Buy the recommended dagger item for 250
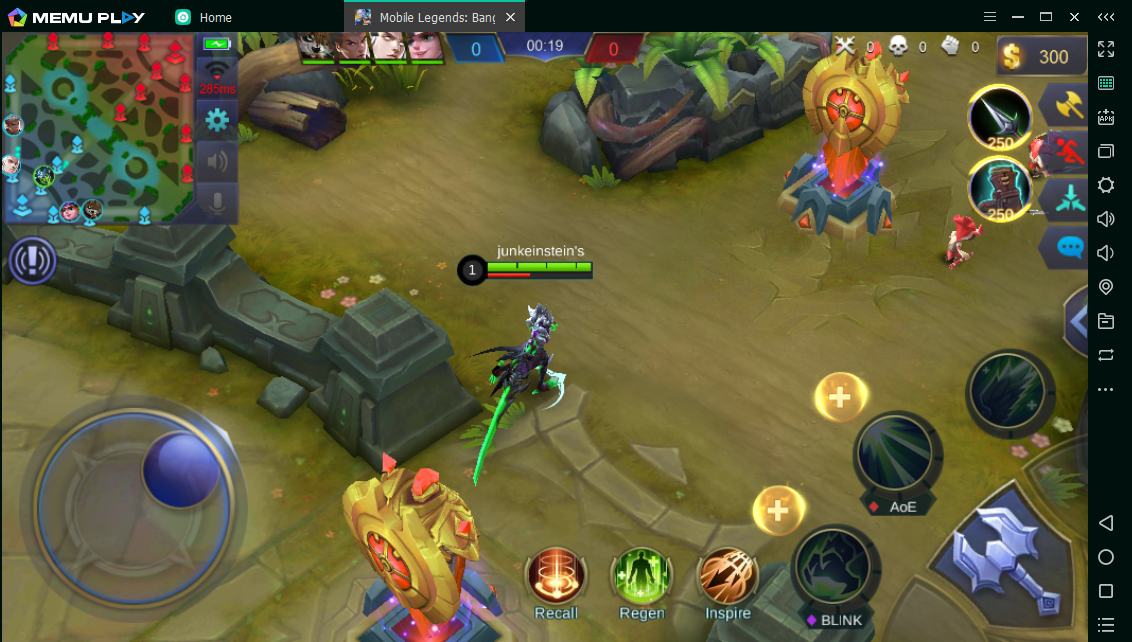This screenshot has height=642, width=1132. pos(999,118)
